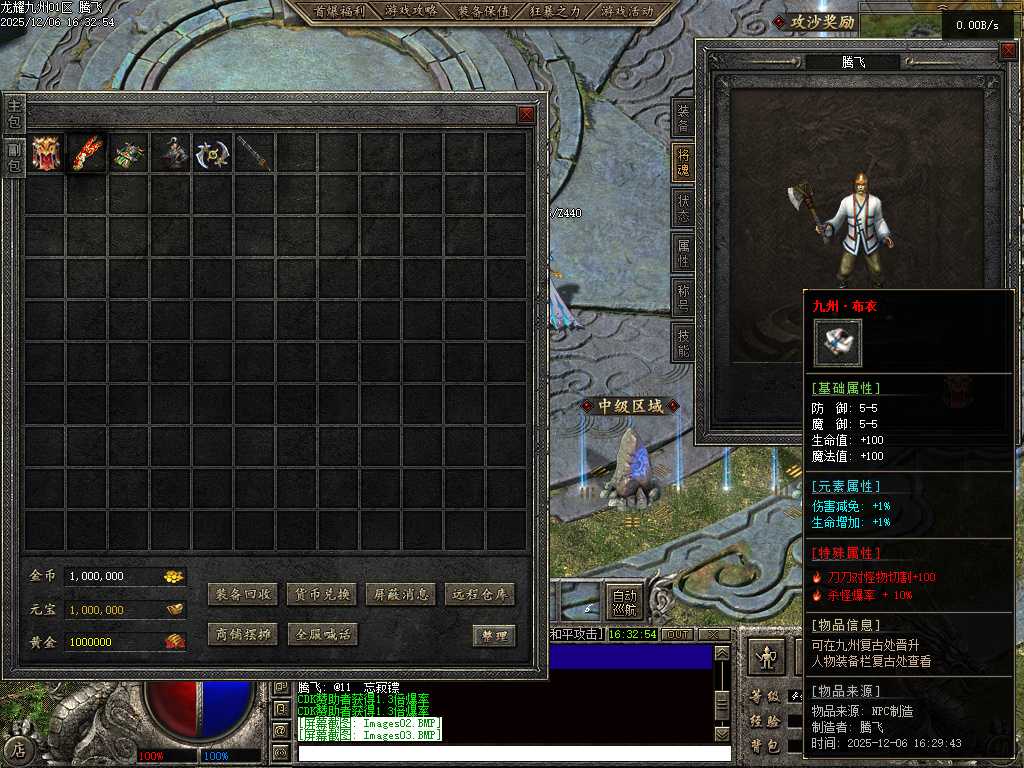Image resolution: width=1024 pixels, height=768 pixels.
Task: Close the inventory bag window
Action: tap(526, 114)
